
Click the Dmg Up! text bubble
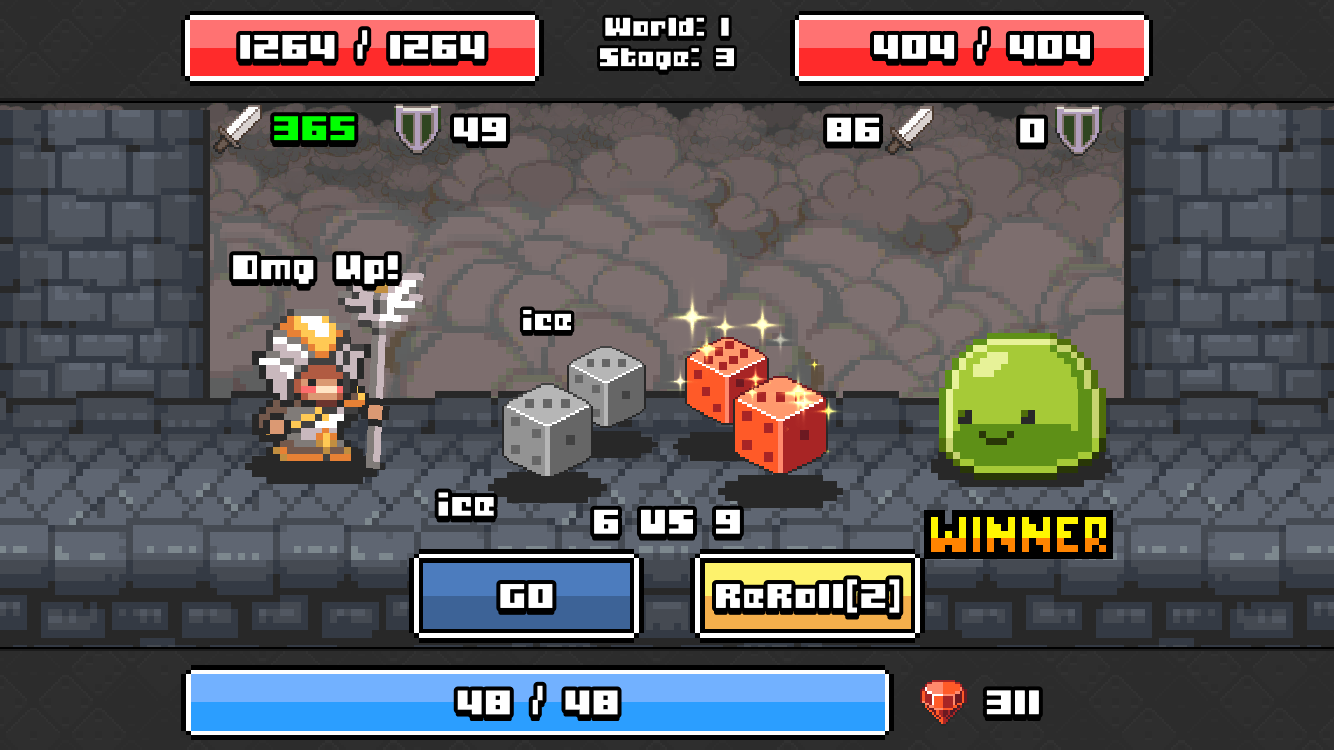315,268
